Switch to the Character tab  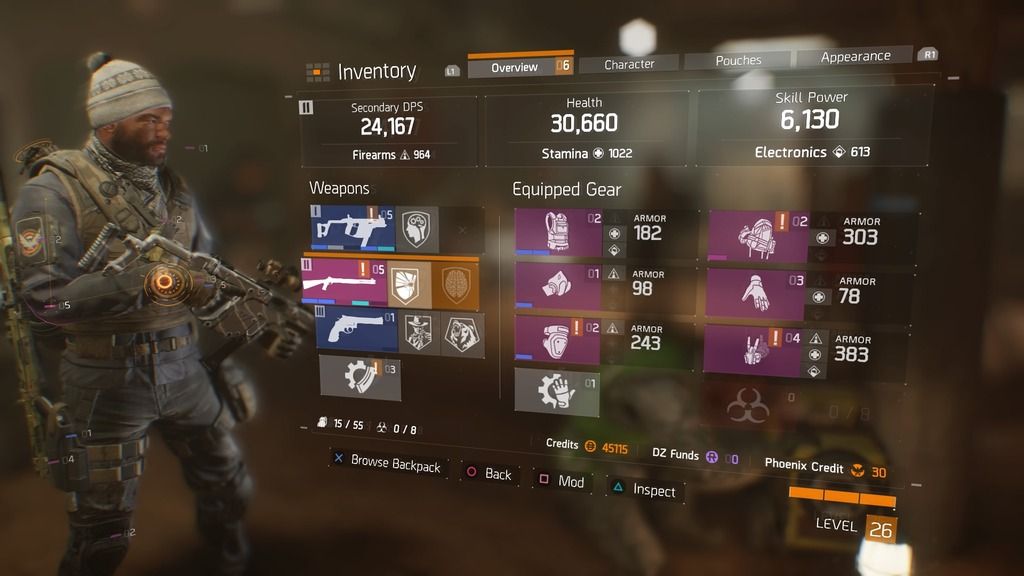pyautogui.click(x=629, y=64)
